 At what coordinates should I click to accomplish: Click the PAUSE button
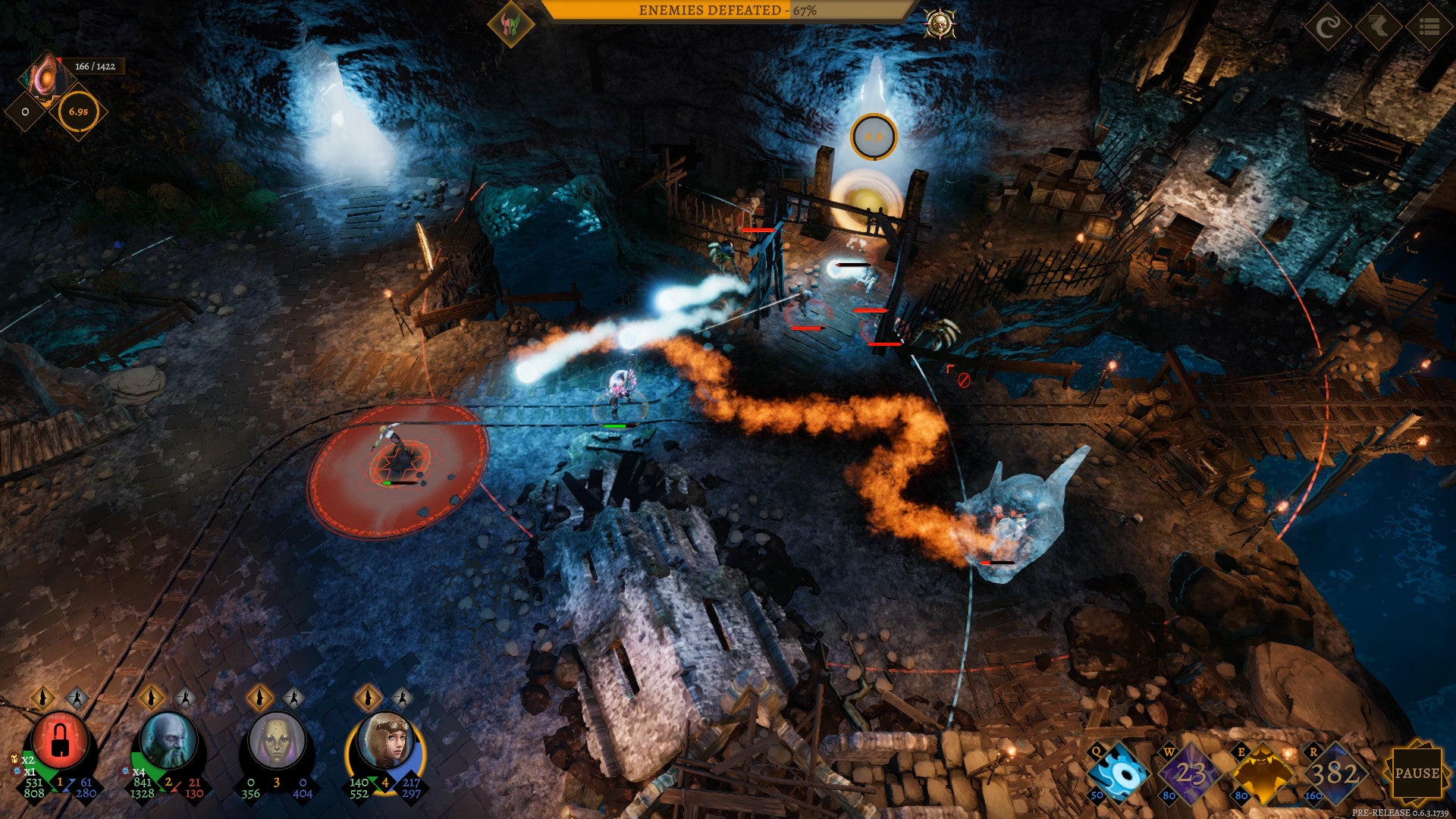1417,773
